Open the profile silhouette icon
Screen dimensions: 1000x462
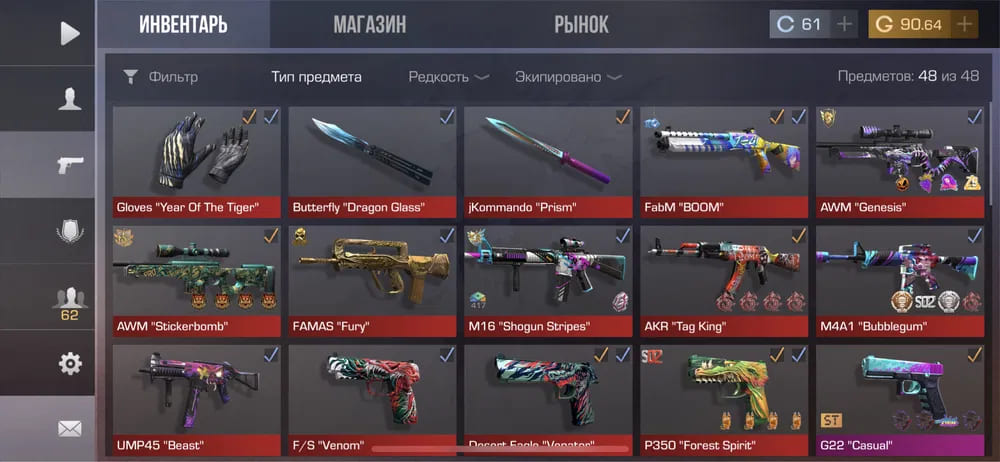click(x=69, y=98)
